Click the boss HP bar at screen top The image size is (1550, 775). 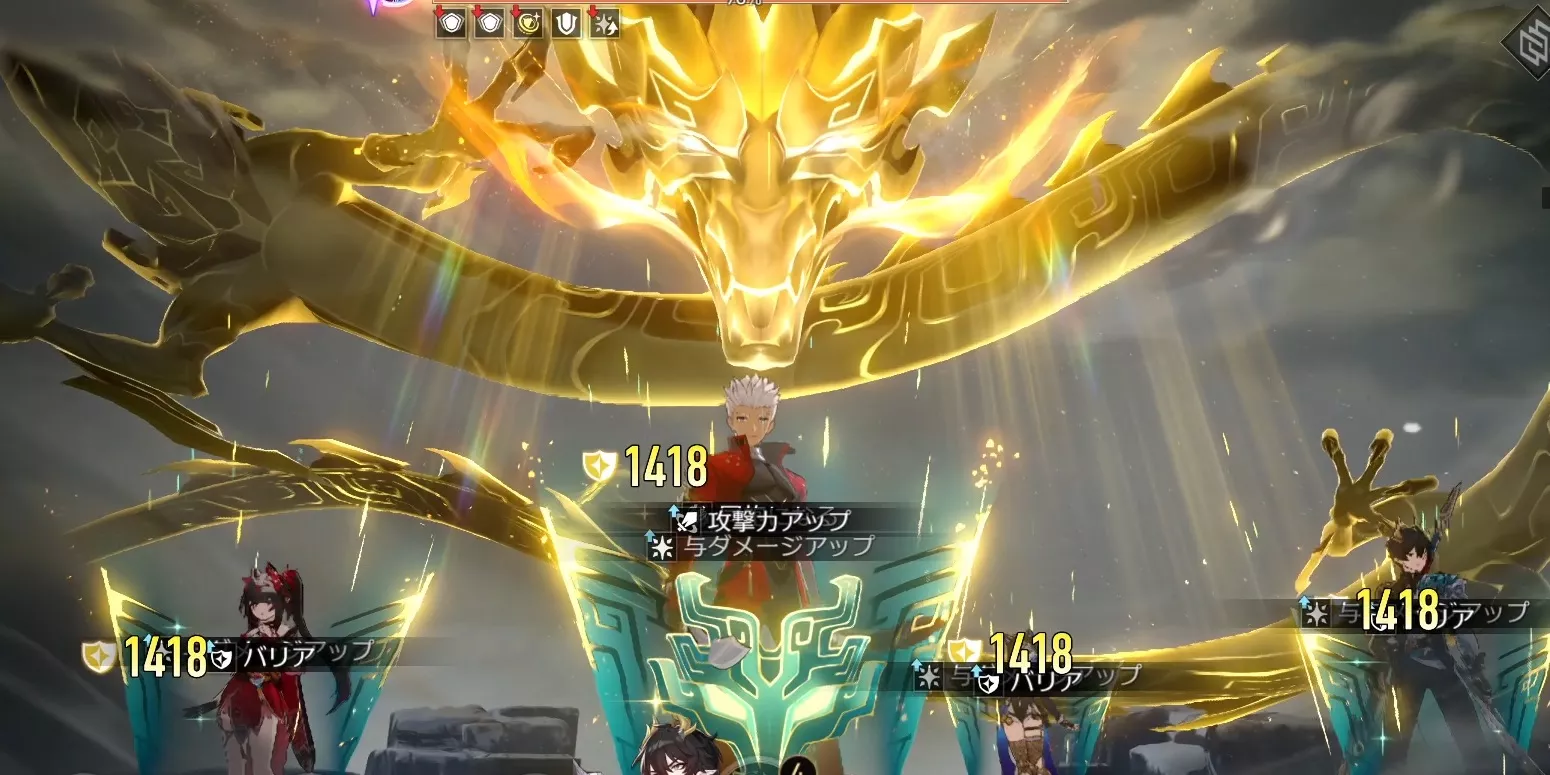pos(775,5)
